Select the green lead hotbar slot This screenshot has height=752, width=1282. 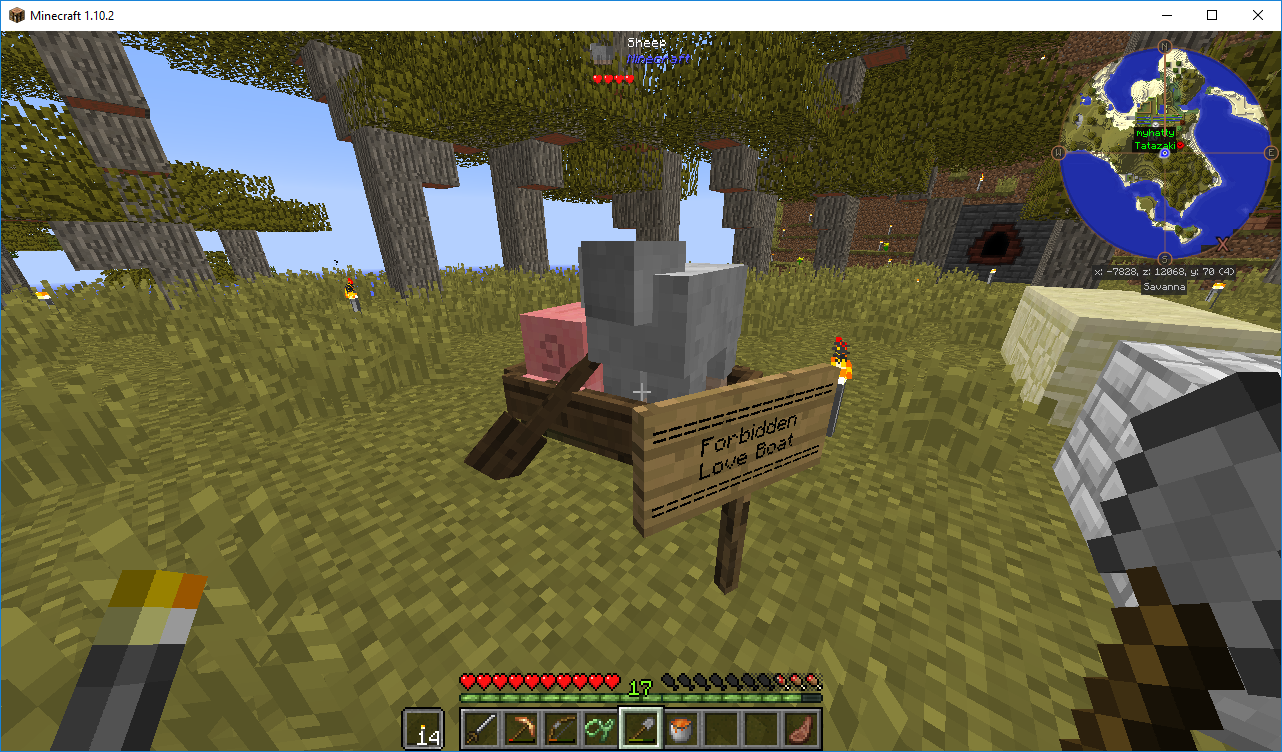pos(600,728)
